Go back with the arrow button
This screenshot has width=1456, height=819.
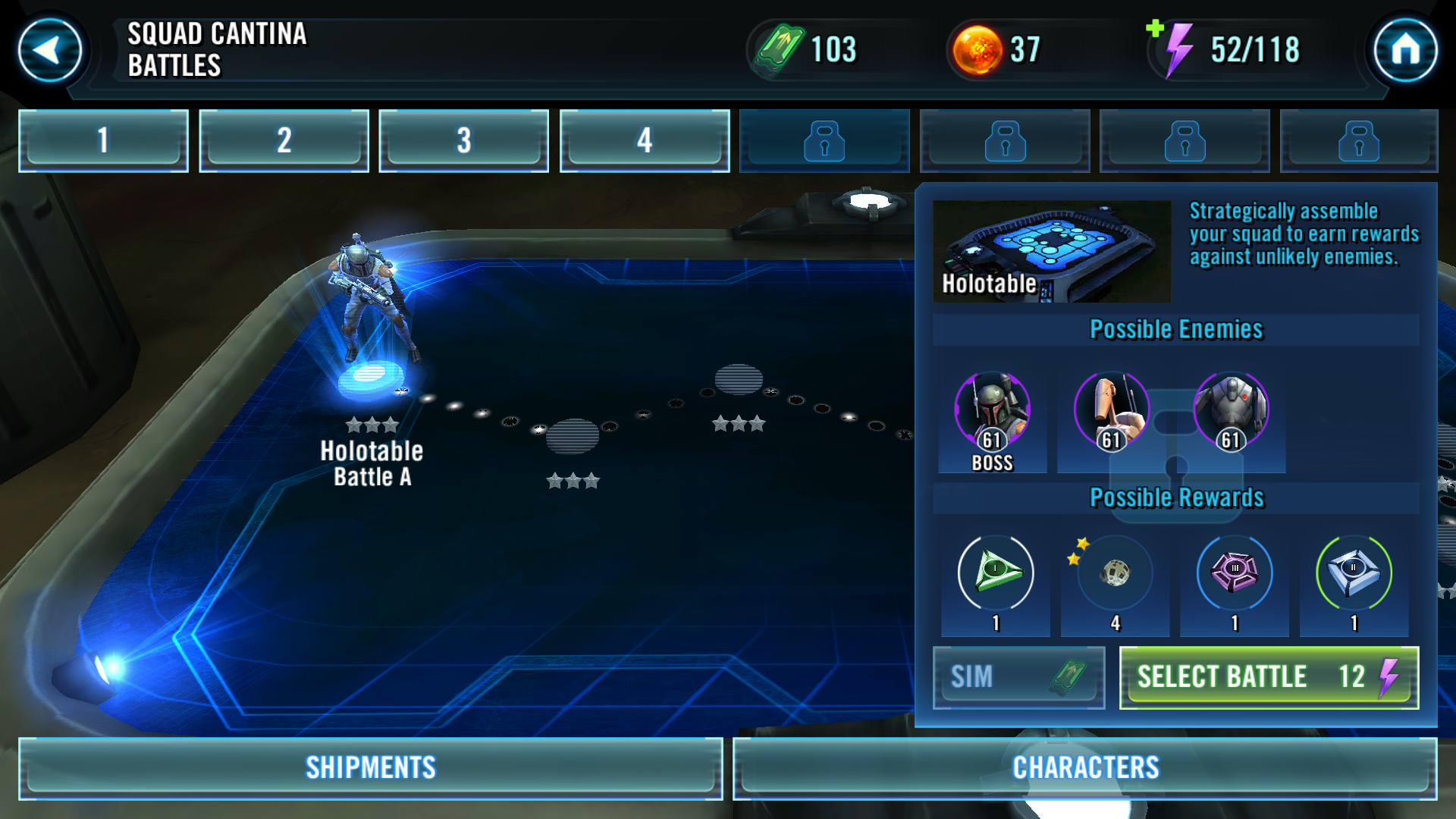pos(50,50)
